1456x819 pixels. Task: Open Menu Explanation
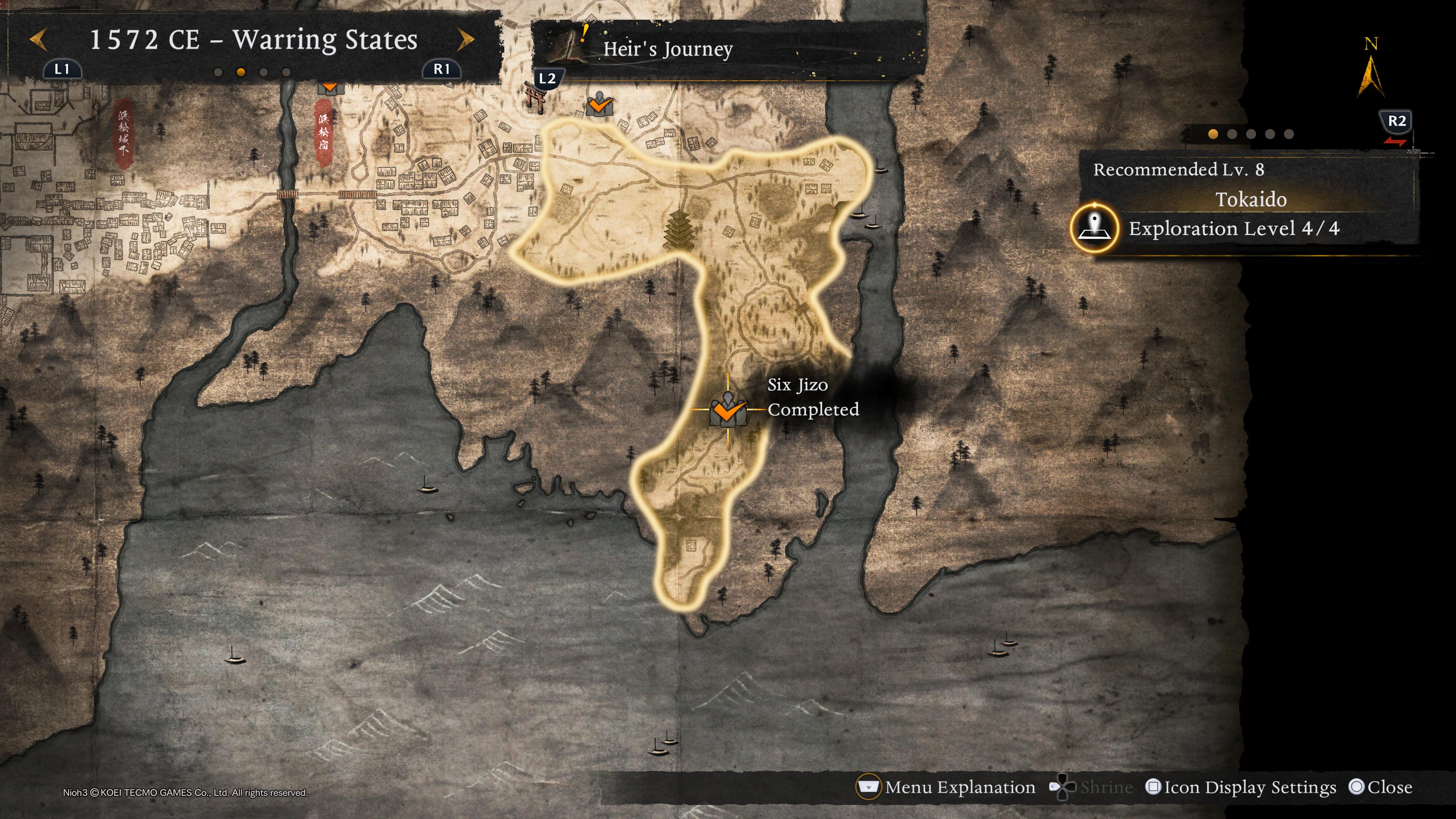tap(947, 788)
